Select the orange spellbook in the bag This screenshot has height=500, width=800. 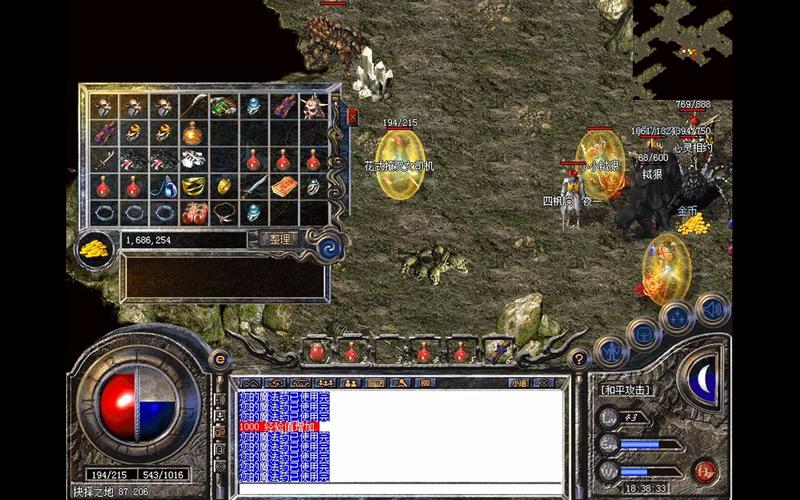pyautogui.click(x=284, y=186)
